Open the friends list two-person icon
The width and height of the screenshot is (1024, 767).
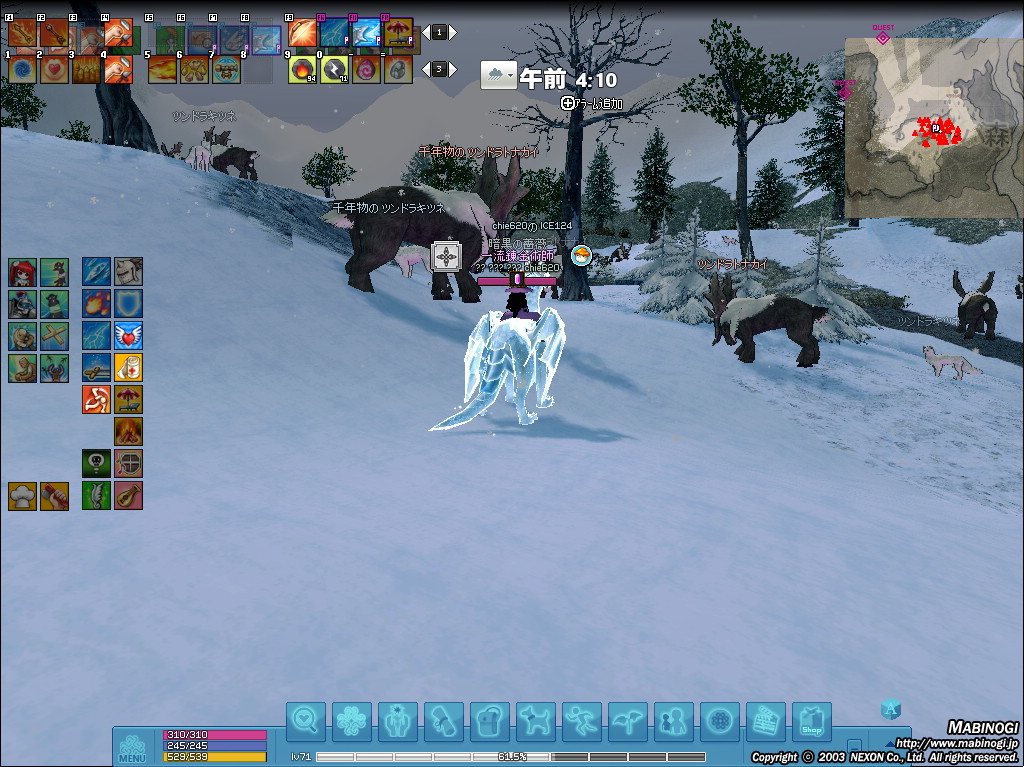[673, 720]
